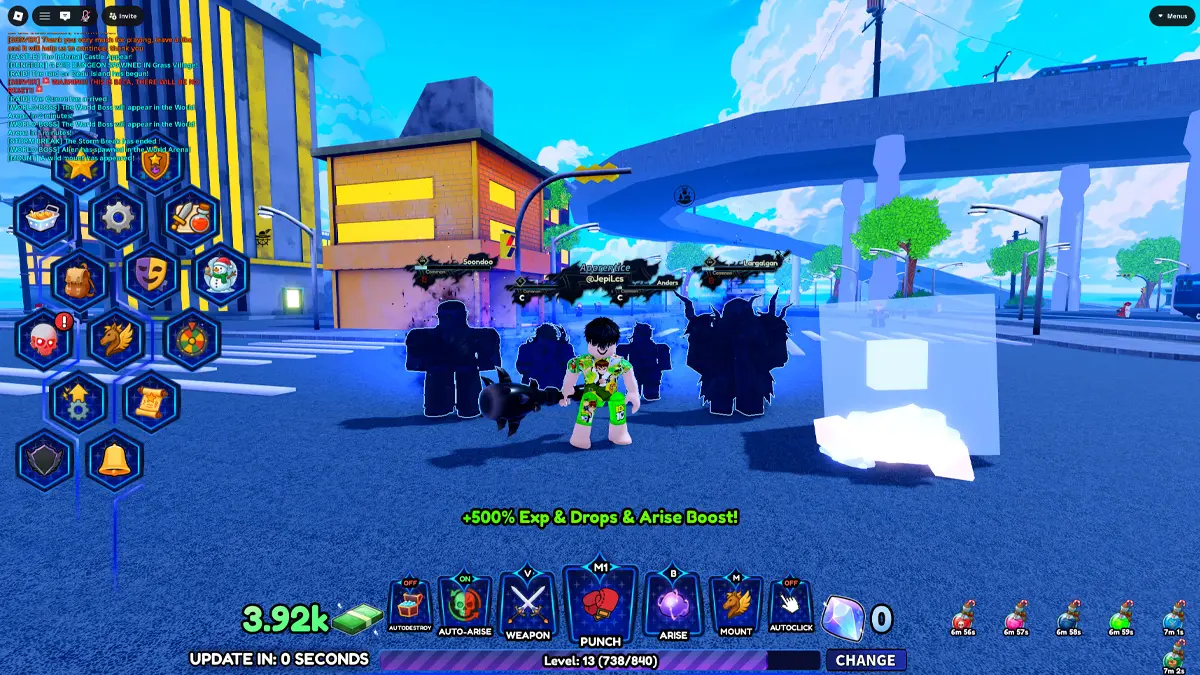
Task: Open the scroll quest icon
Action: (153, 400)
